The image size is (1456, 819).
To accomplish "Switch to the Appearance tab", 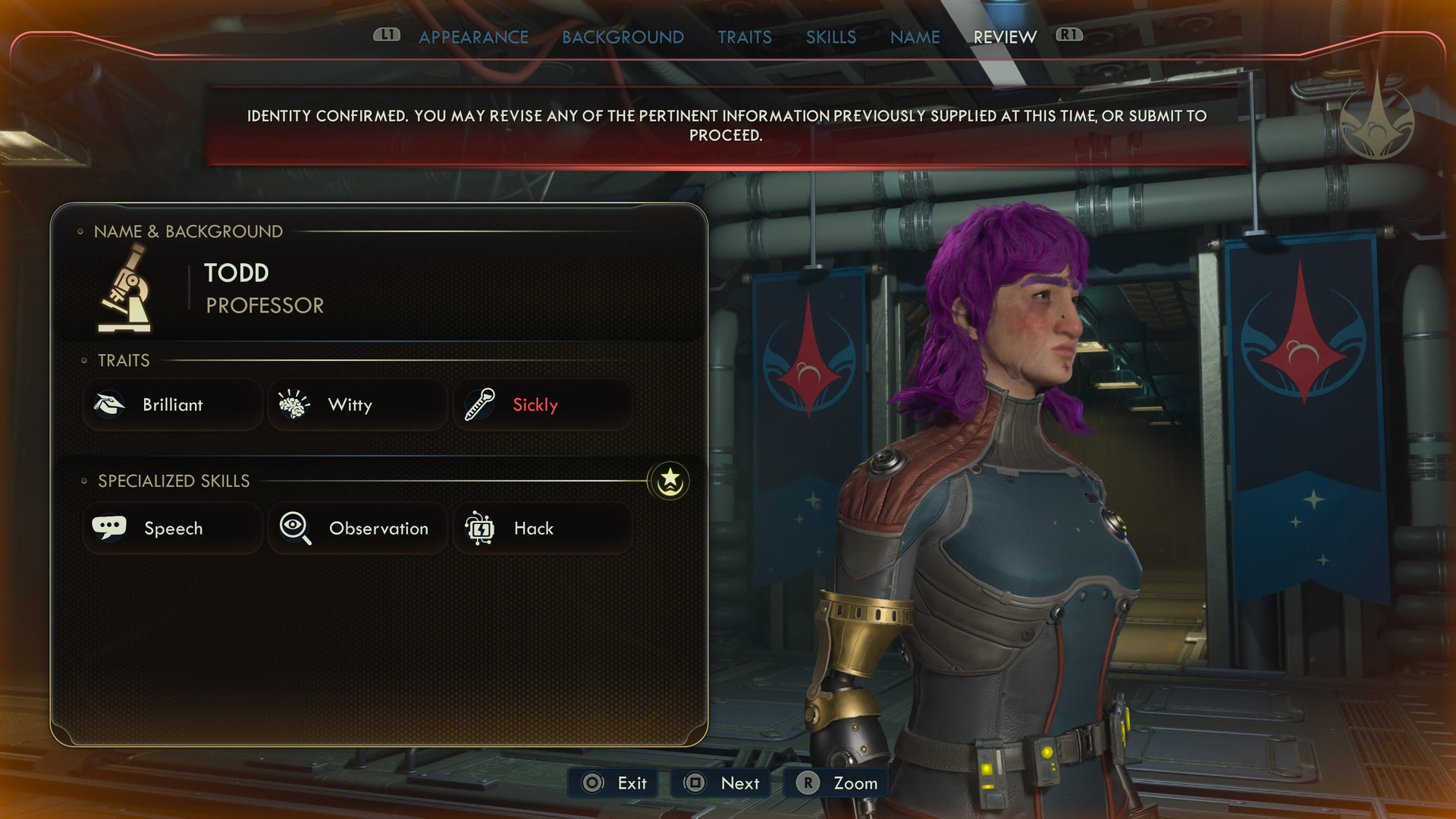I will coord(473,37).
